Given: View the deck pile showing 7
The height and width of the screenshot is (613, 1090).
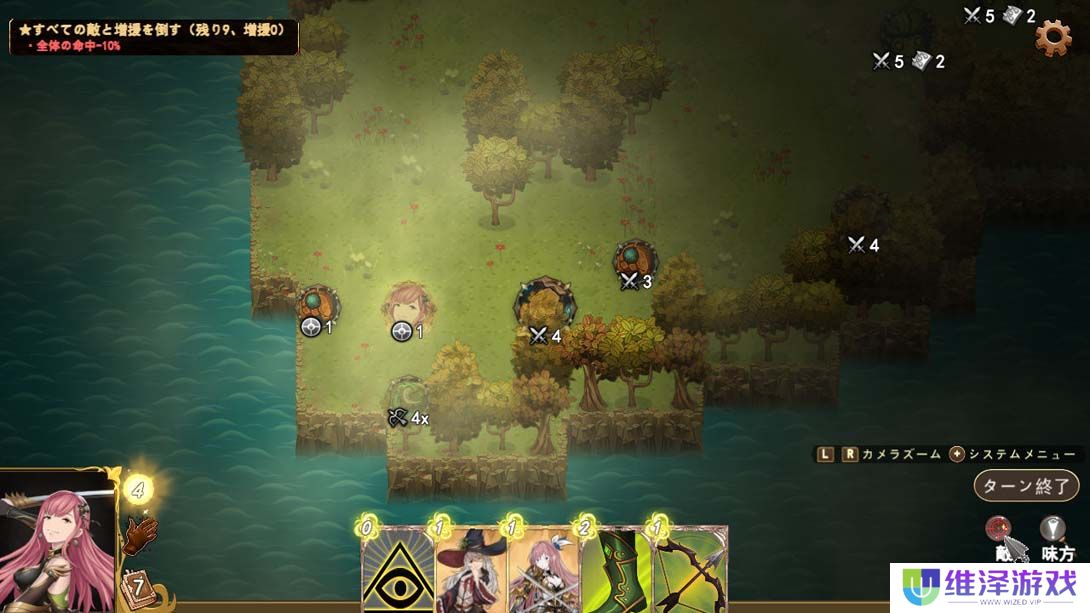Looking at the screenshot, I should coord(135,587).
